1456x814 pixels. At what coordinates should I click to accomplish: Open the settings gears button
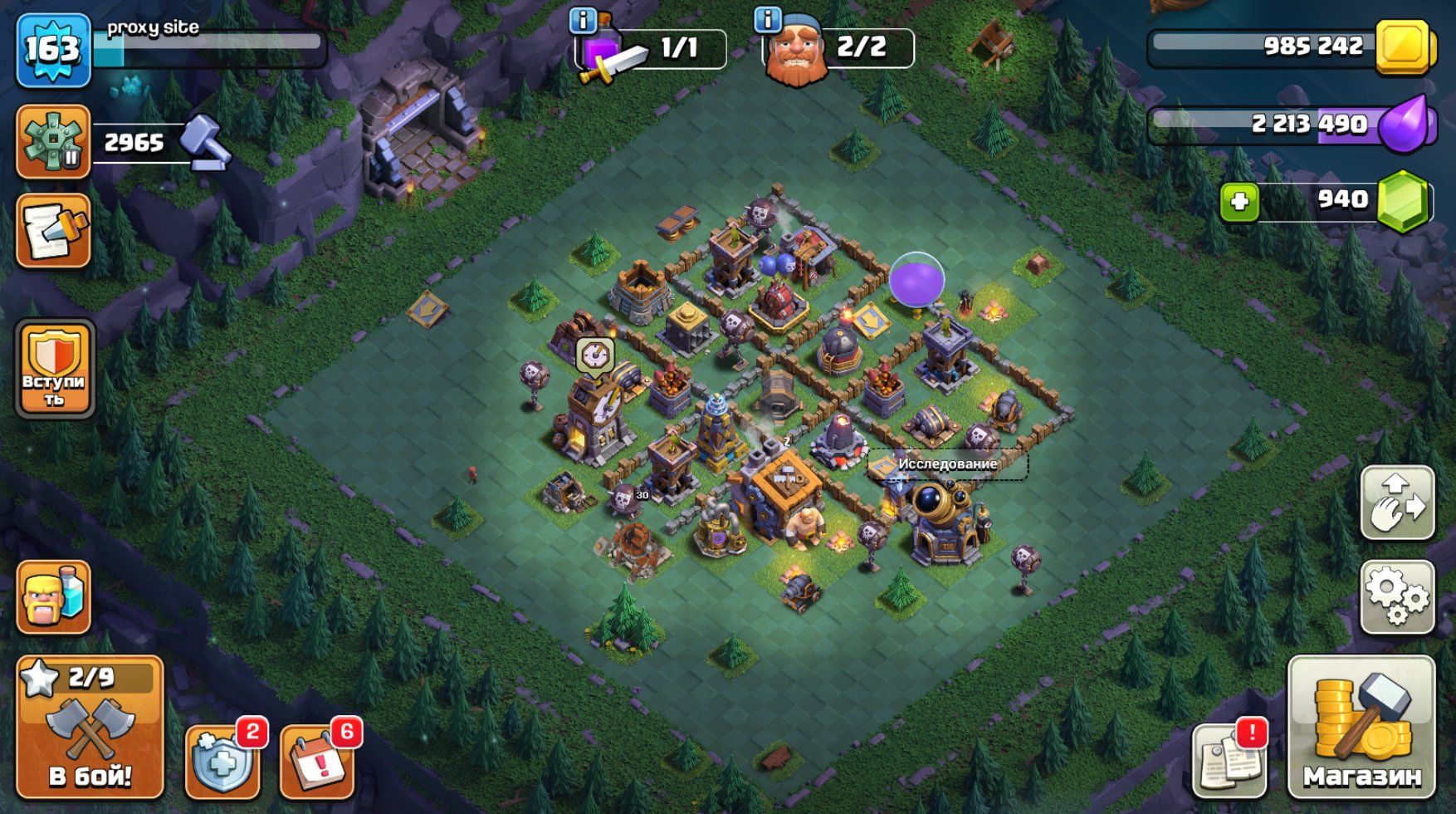click(1397, 596)
